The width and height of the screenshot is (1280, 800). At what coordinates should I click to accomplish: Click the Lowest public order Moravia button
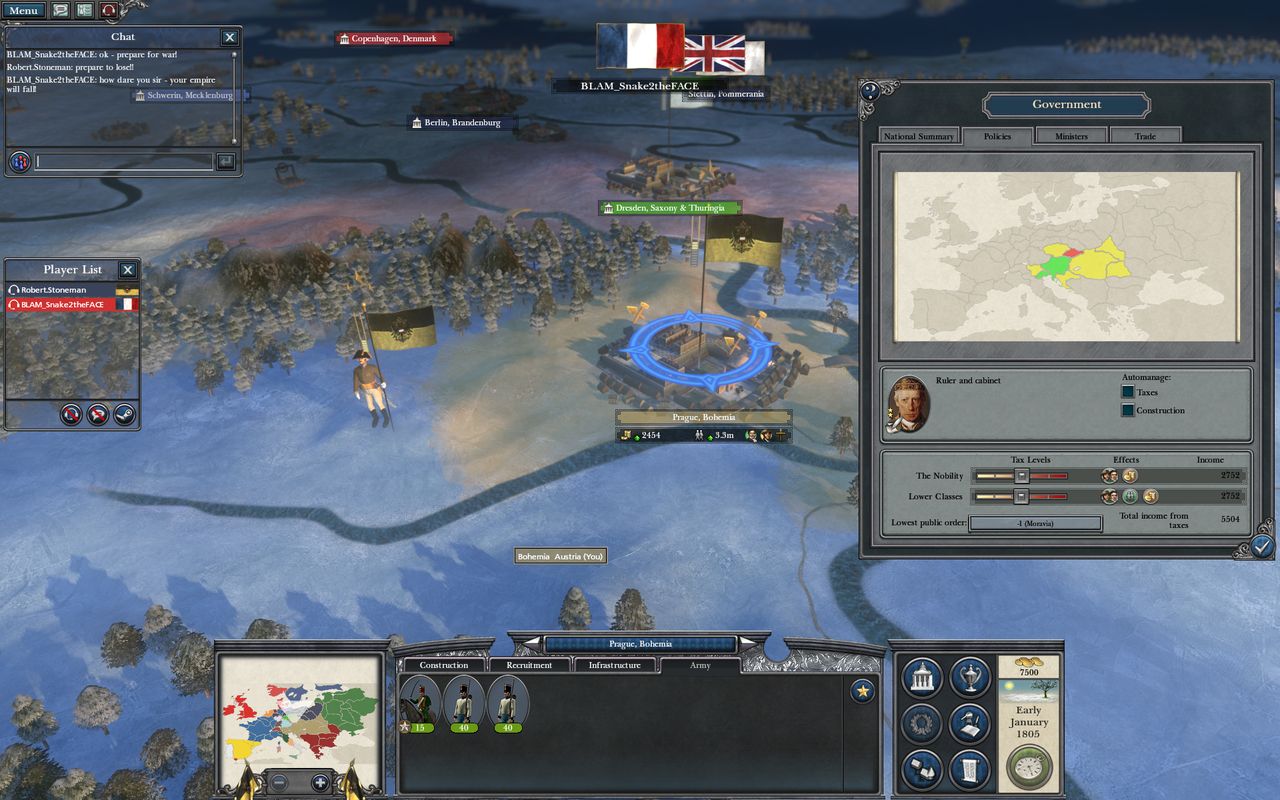pyautogui.click(x=1035, y=523)
